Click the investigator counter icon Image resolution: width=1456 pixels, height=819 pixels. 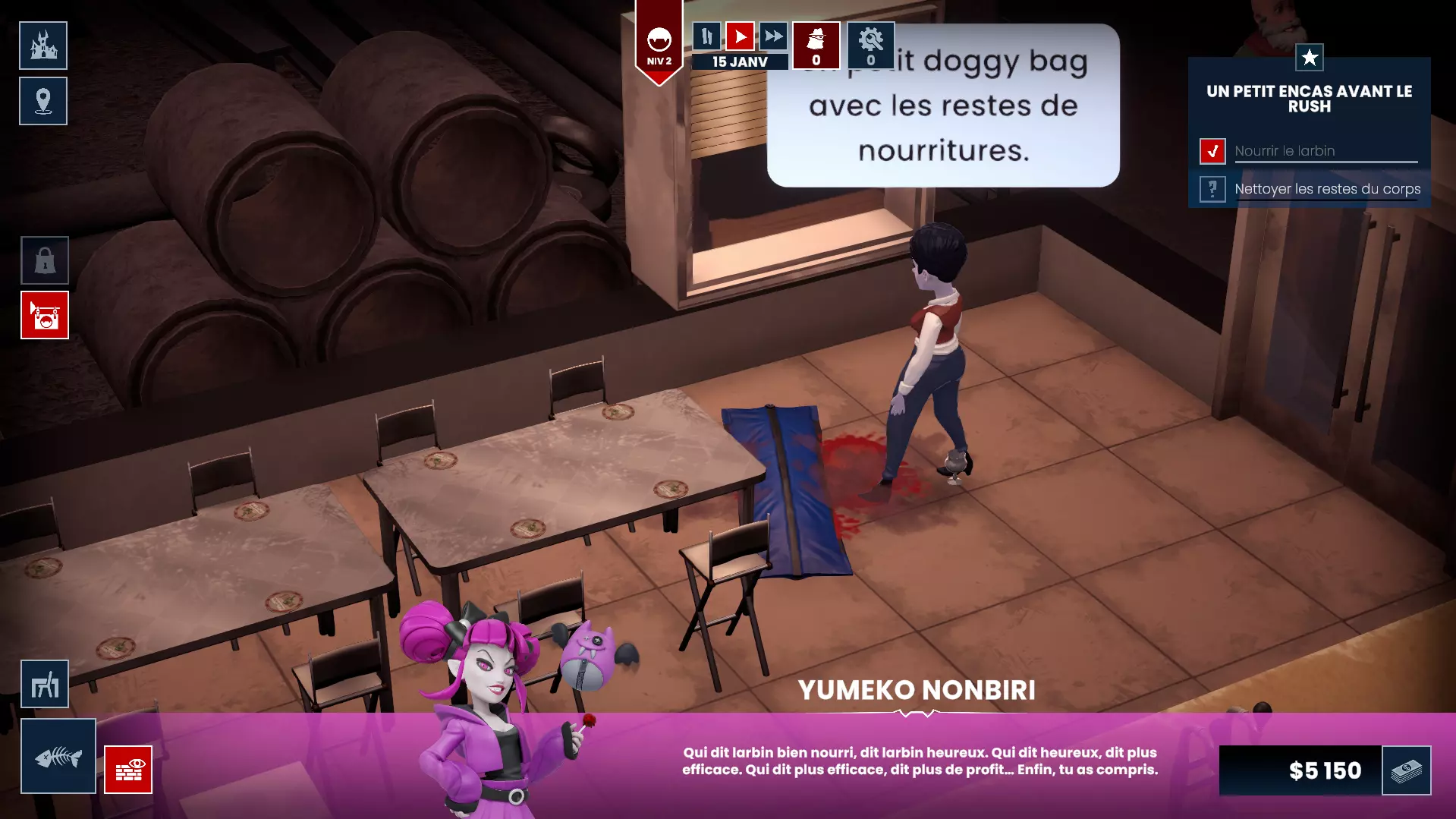815,45
